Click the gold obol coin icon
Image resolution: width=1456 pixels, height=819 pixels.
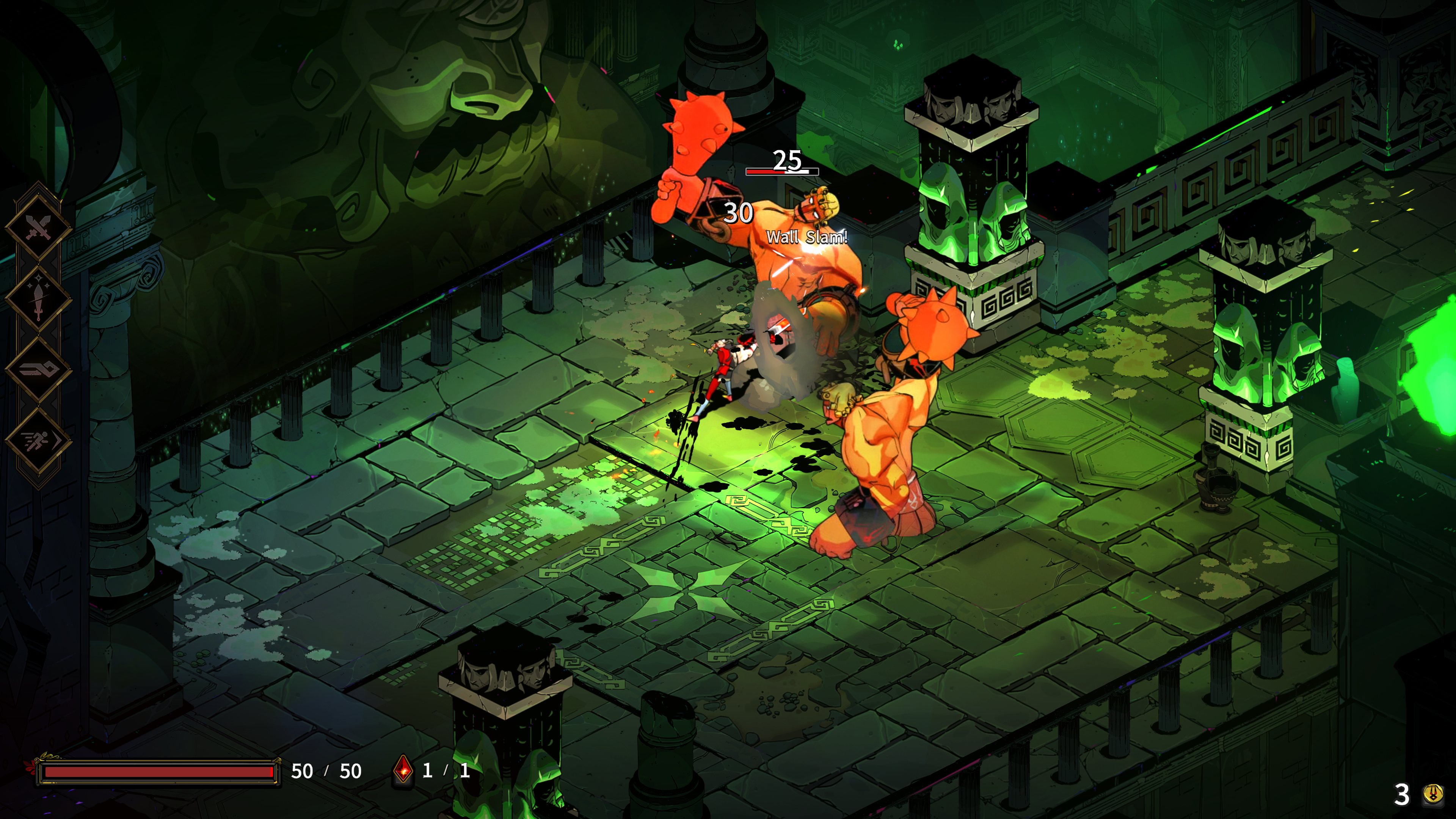click(1433, 794)
